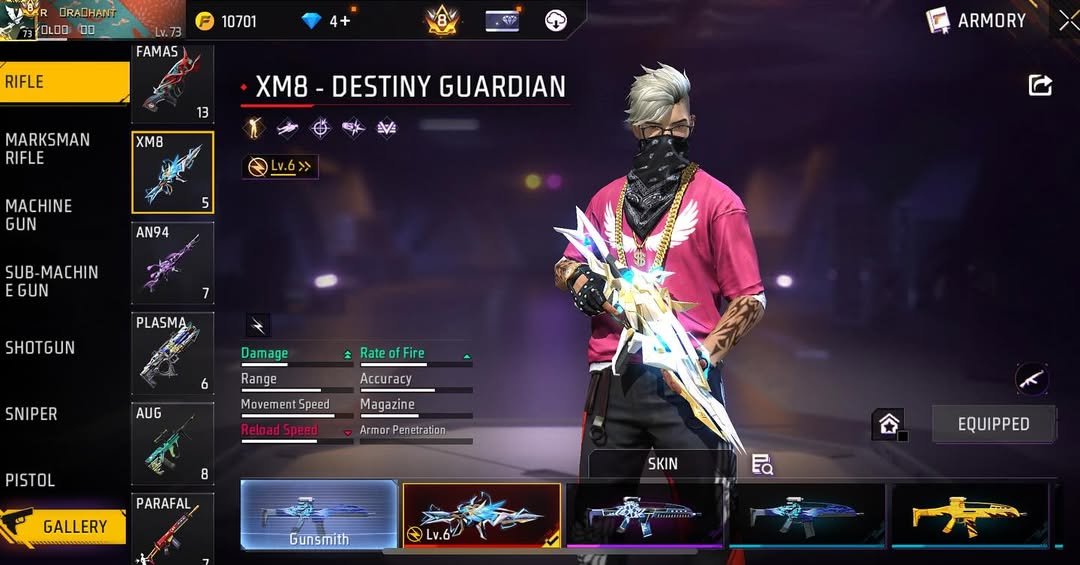This screenshot has width=1080, height=565.
Task: Select the FAMAS weapon tile
Action: pyautogui.click(x=172, y=84)
